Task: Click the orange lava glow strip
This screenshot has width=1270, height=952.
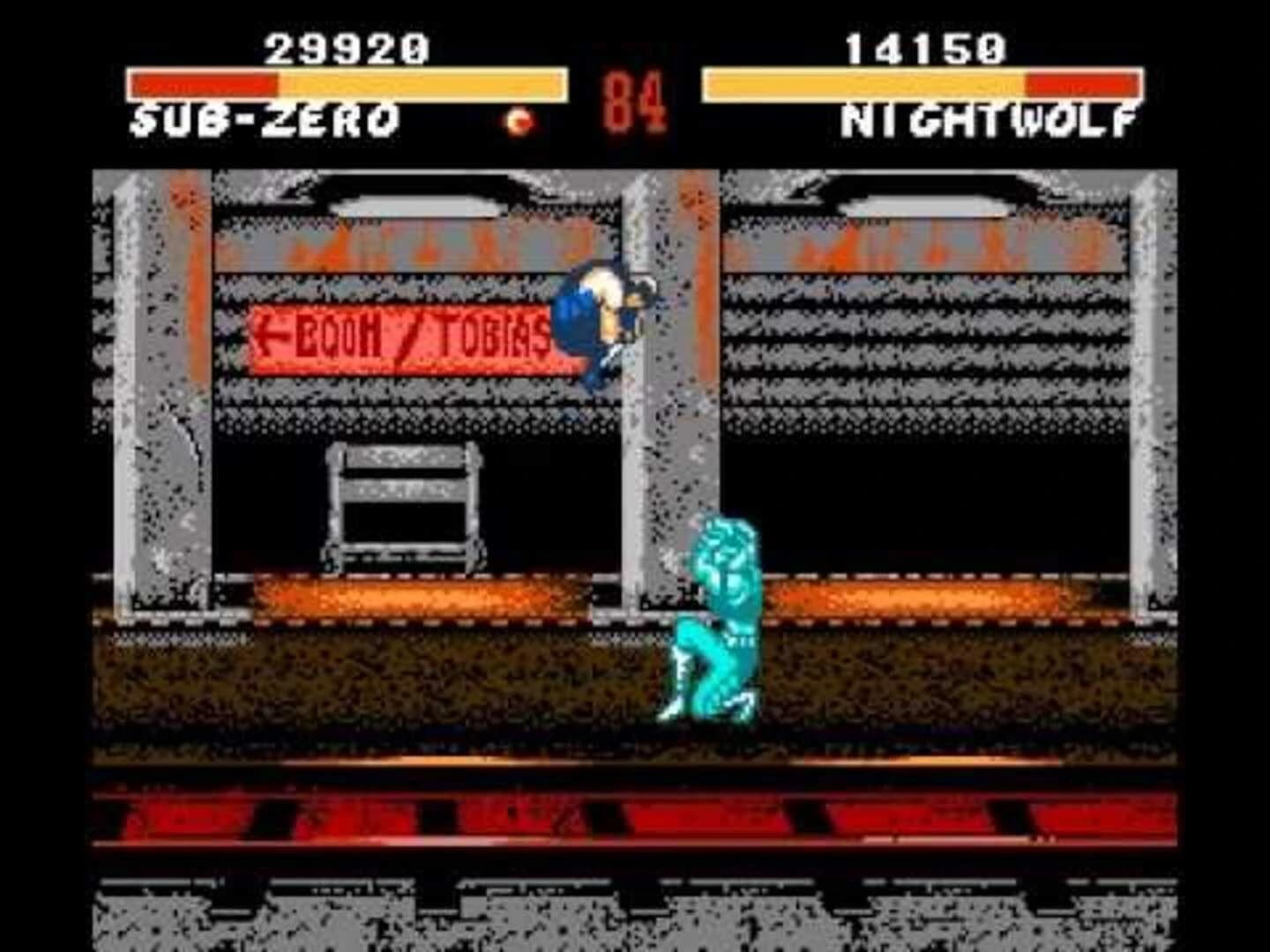Action: 423,595
